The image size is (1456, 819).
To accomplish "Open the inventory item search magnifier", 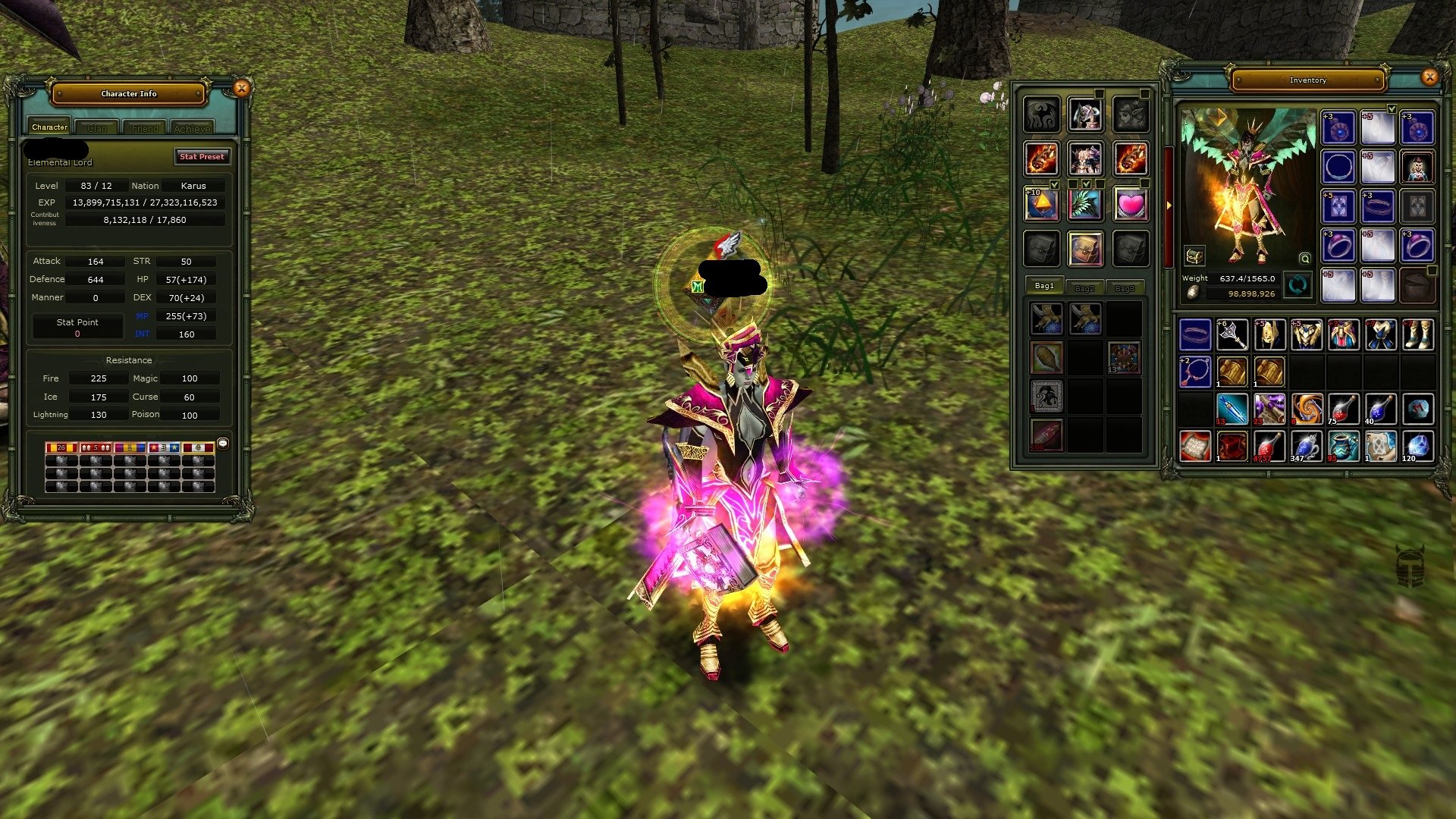I will point(1304,258).
